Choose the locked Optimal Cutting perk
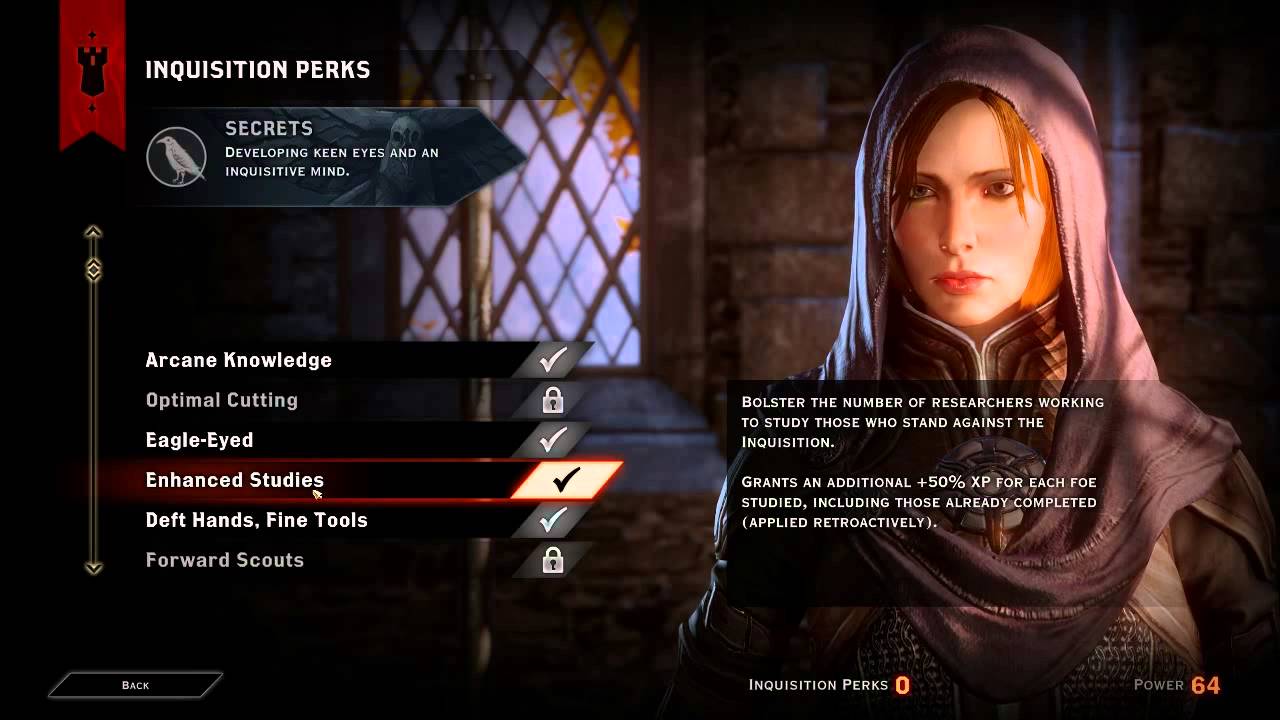This screenshot has width=1280, height=720. pos(222,400)
